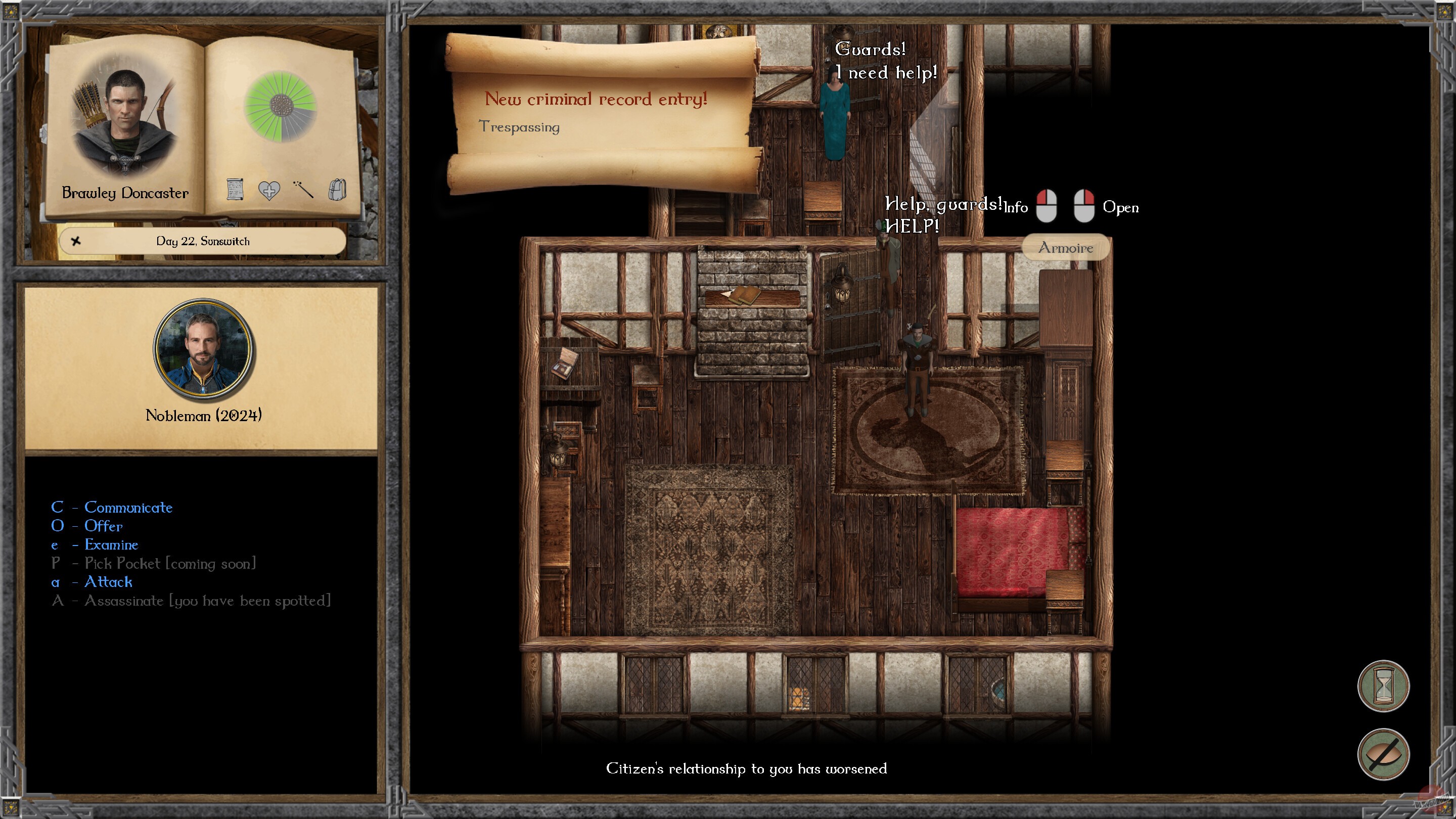This screenshot has width=1456, height=819.
Task: Open the Armoire labeled in the room
Action: pos(1066,248)
